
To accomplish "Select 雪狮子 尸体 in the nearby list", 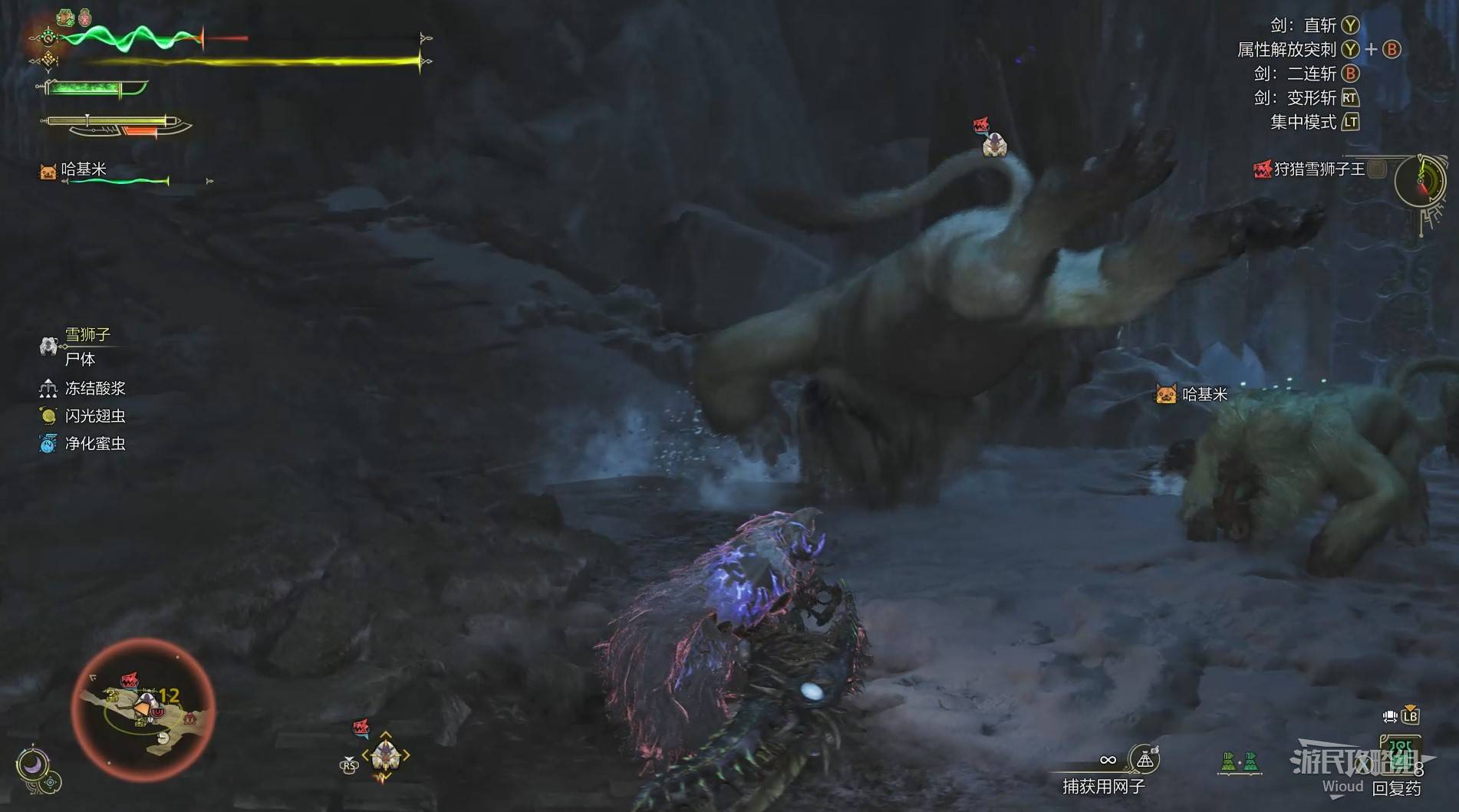I will click(79, 347).
